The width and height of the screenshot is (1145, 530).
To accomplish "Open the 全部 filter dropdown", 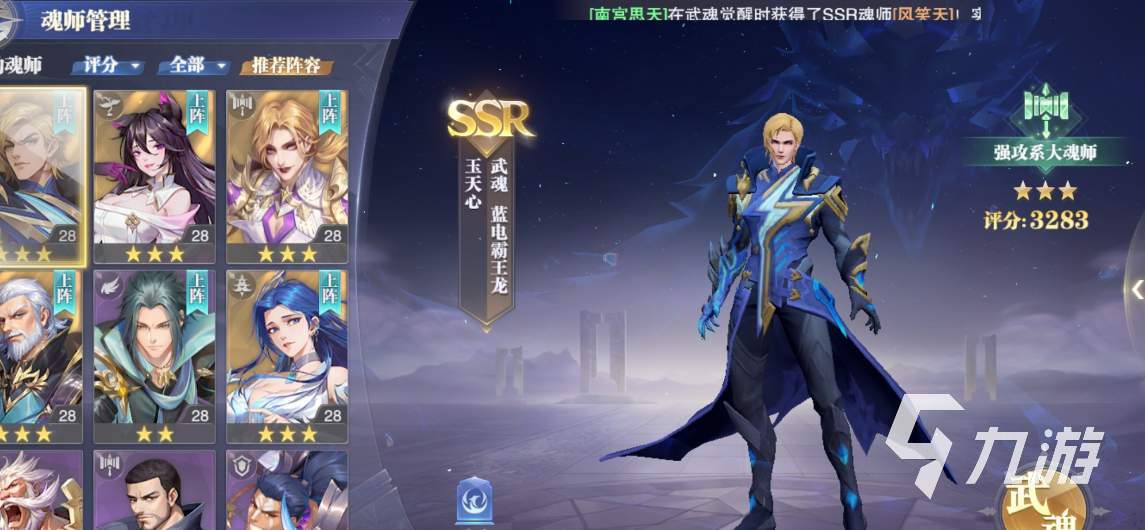I will (x=195, y=66).
